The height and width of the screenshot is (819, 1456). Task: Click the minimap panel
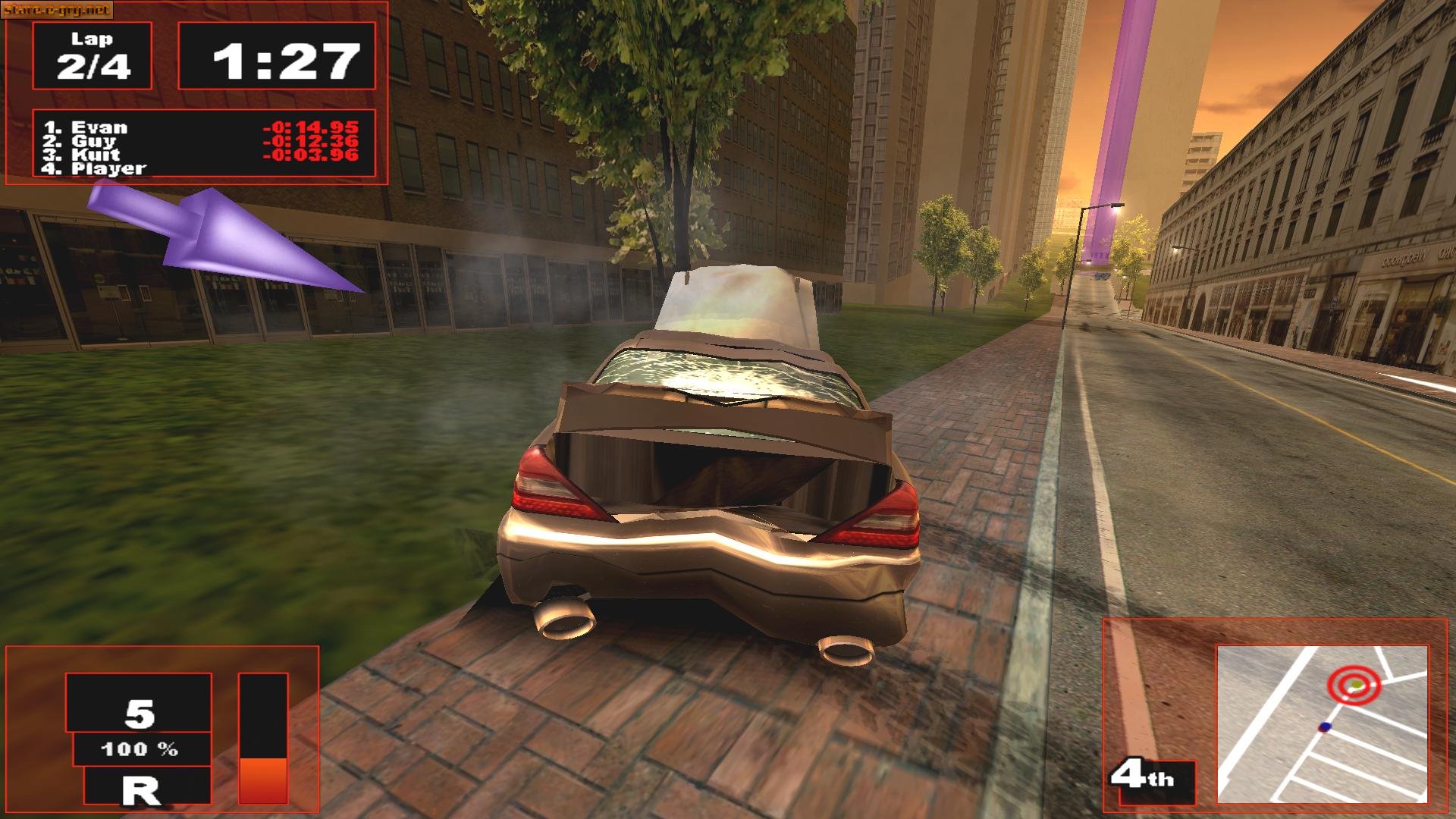tap(1322, 723)
